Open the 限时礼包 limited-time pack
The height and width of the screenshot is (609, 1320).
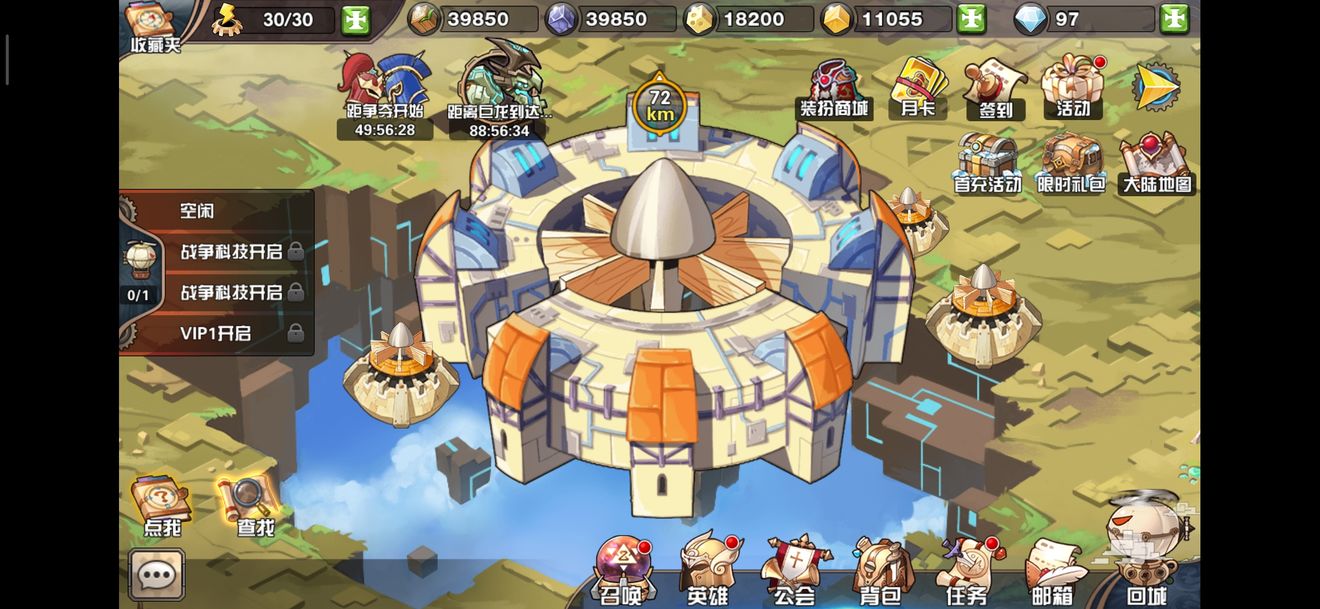(x=1071, y=163)
